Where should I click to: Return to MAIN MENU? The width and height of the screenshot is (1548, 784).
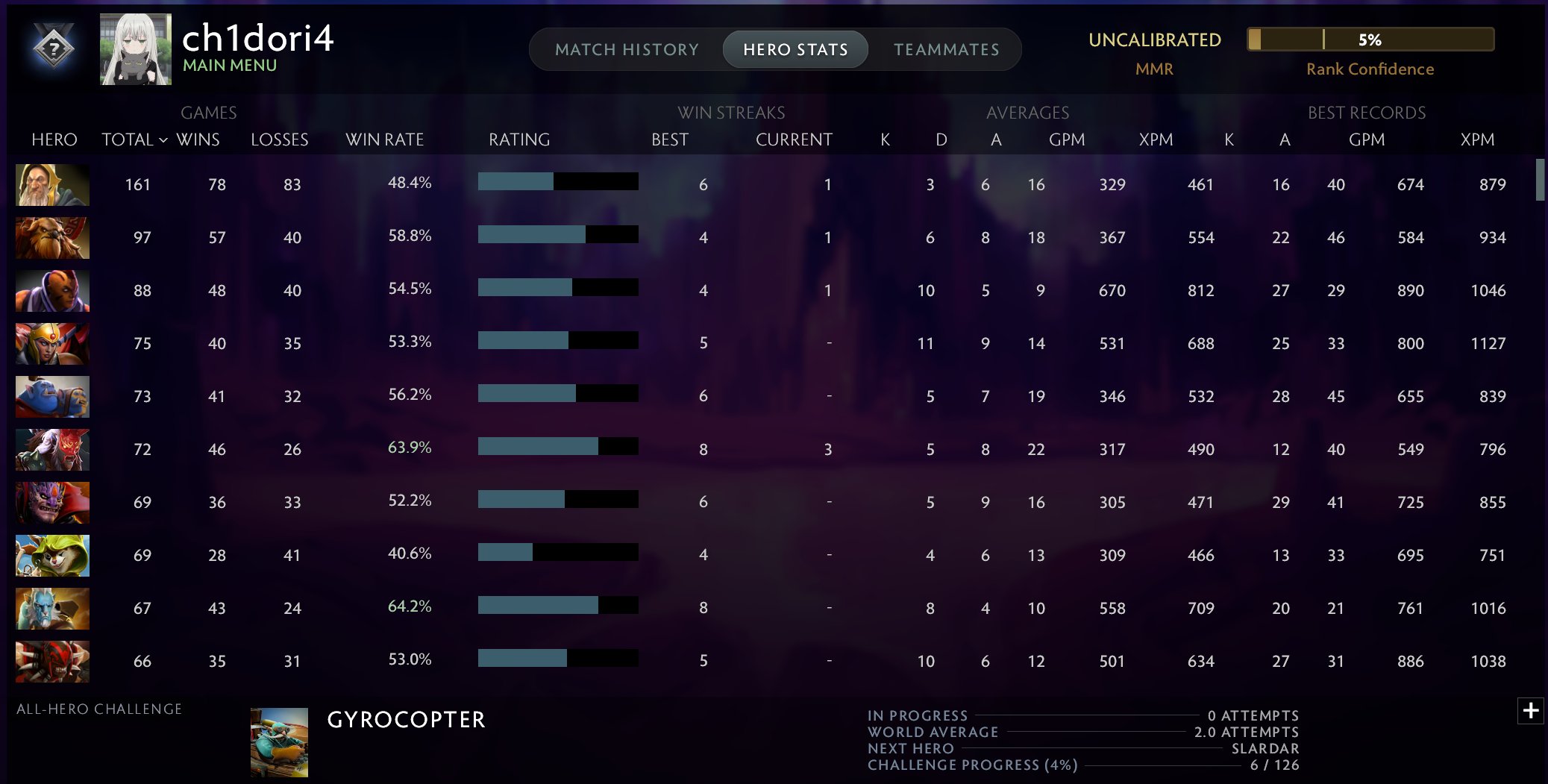point(229,66)
